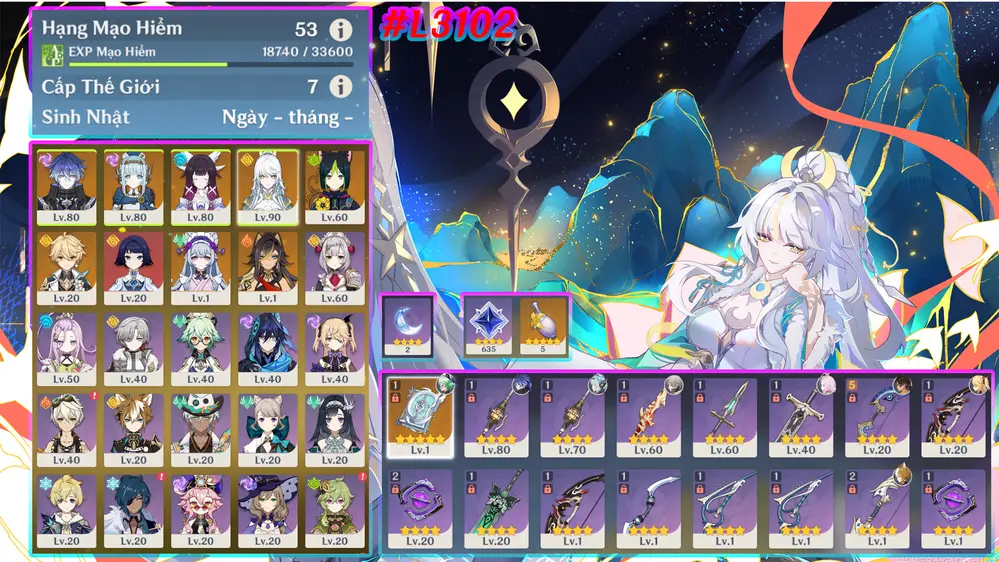Select the blond Traveler Aether card

(x=68, y=267)
